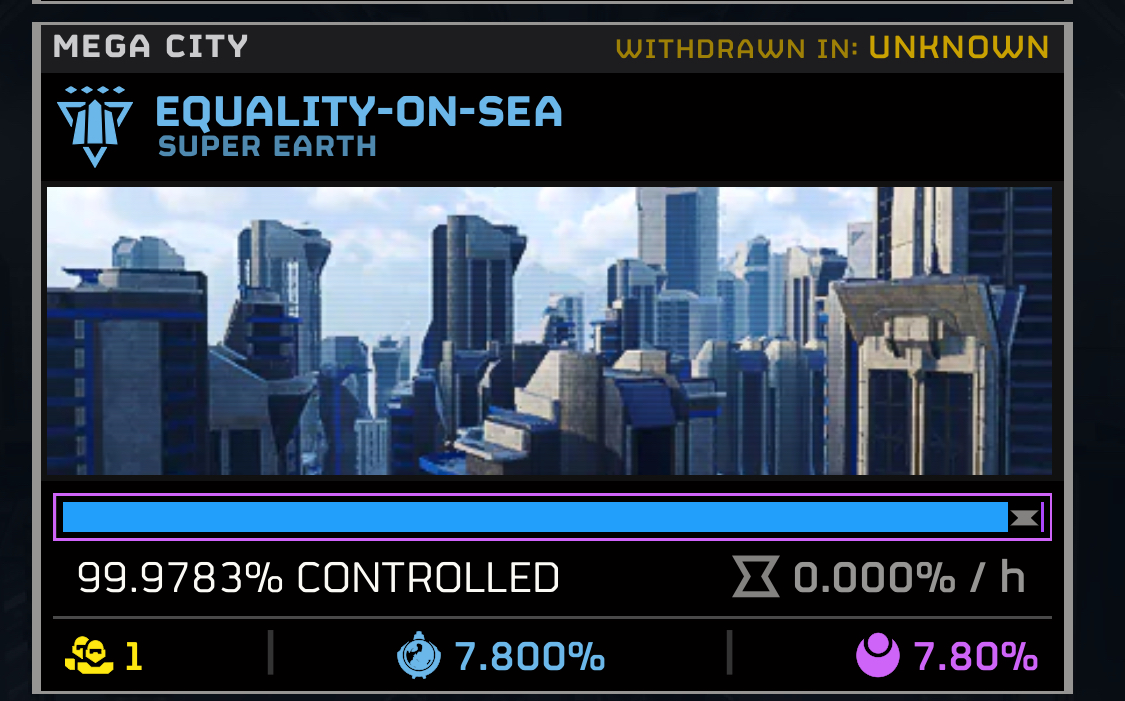Select the Mega City skyline image
The height and width of the screenshot is (701, 1125).
pos(549,331)
